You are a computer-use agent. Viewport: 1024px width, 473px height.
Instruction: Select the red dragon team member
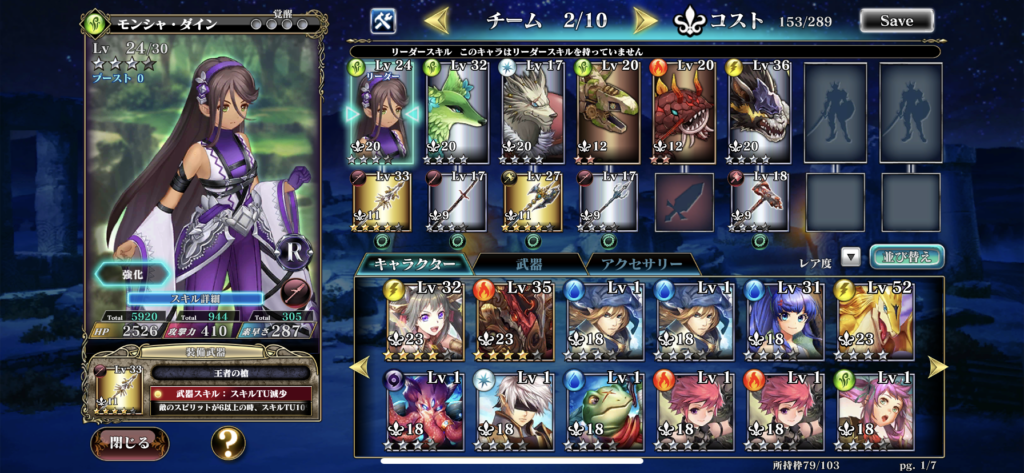[685, 110]
